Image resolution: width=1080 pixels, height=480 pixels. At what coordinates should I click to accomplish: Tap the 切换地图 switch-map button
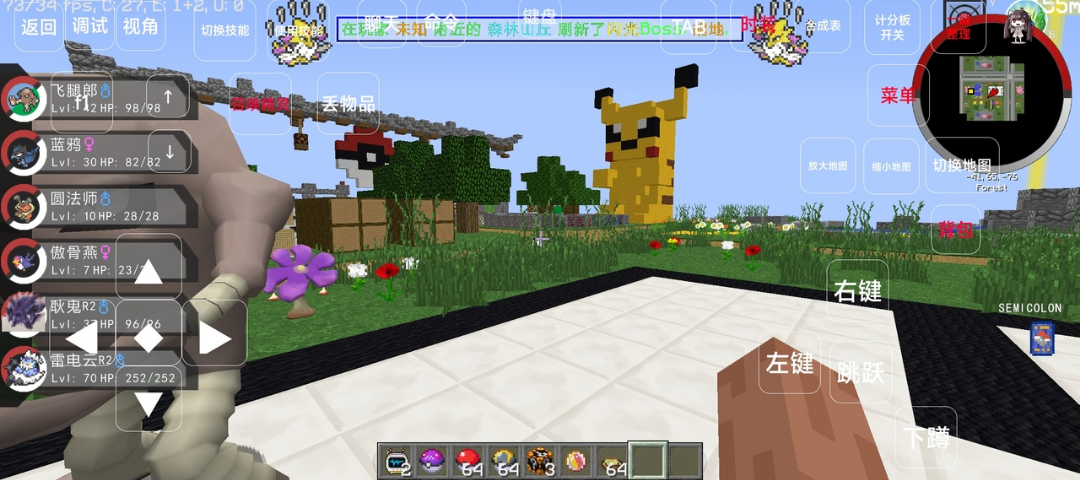point(961,166)
